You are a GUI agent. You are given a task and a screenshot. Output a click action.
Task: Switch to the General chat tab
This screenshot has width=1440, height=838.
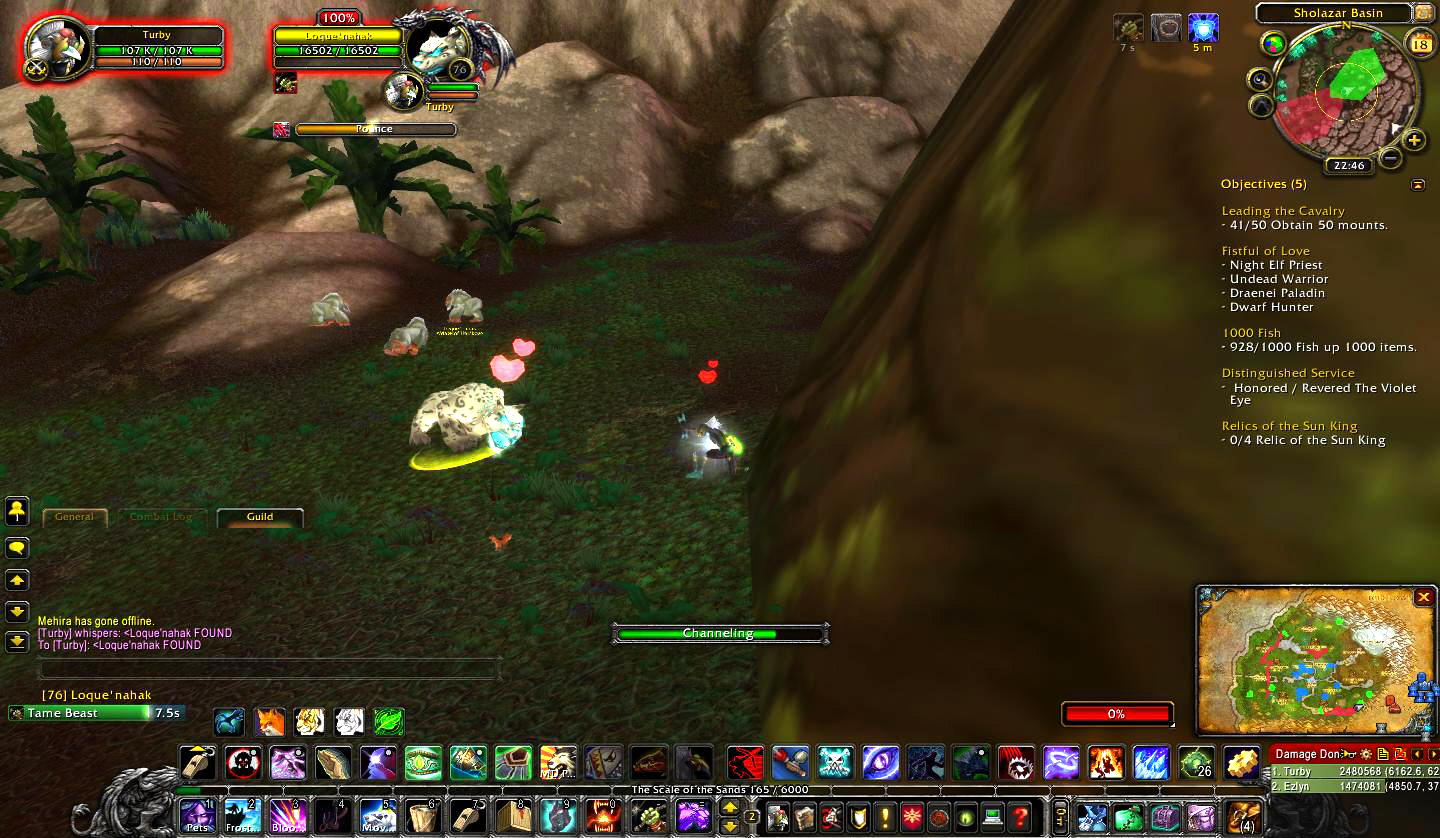[x=74, y=517]
